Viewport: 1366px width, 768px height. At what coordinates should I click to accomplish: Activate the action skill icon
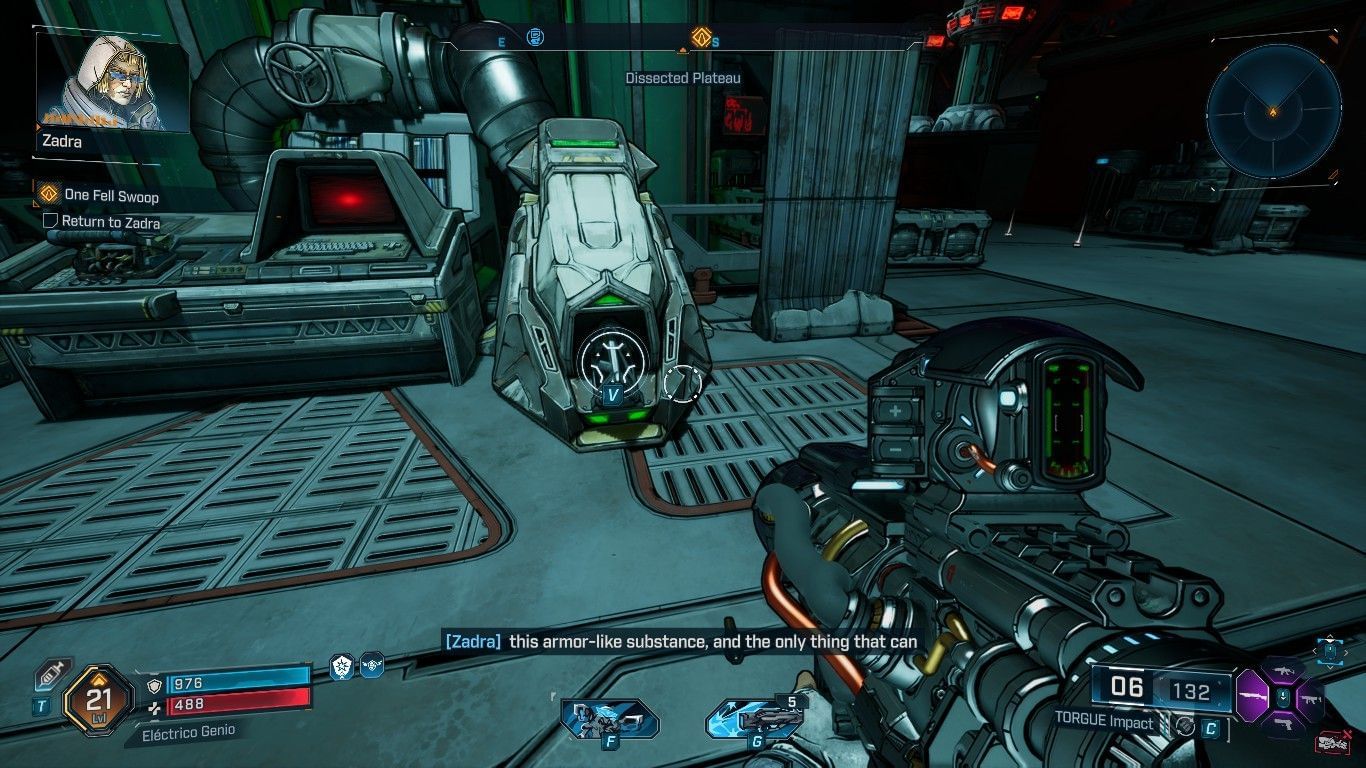[609, 718]
